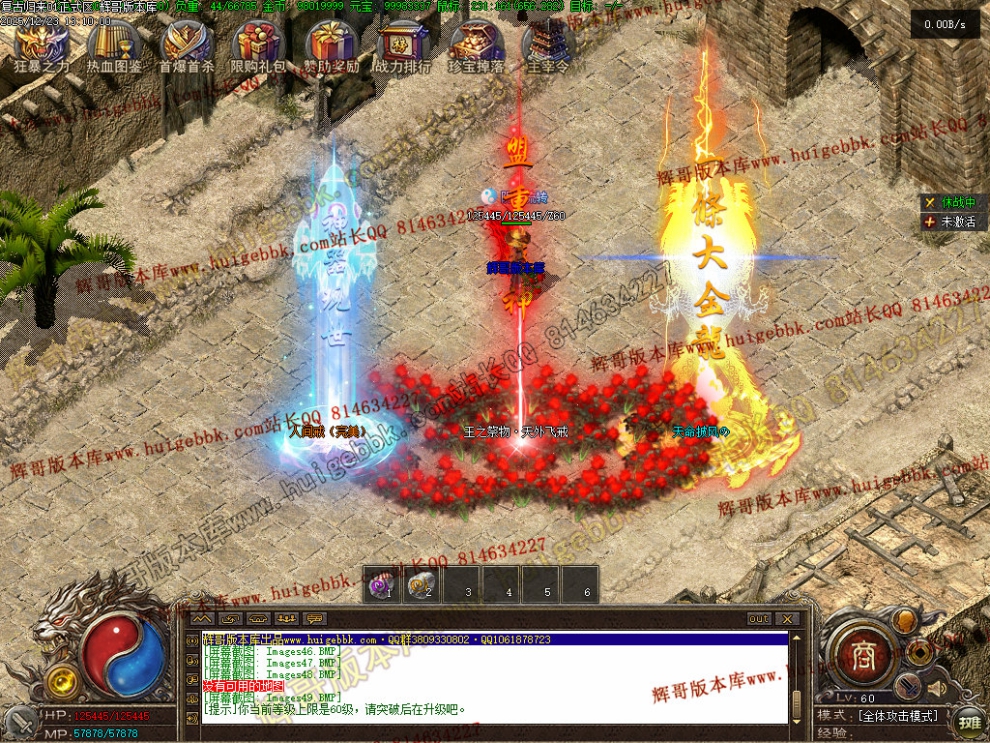This screenshot has width=990, height=743.
Task: Open the 限购礼包 gift pack
Action: tap(258, 45)
